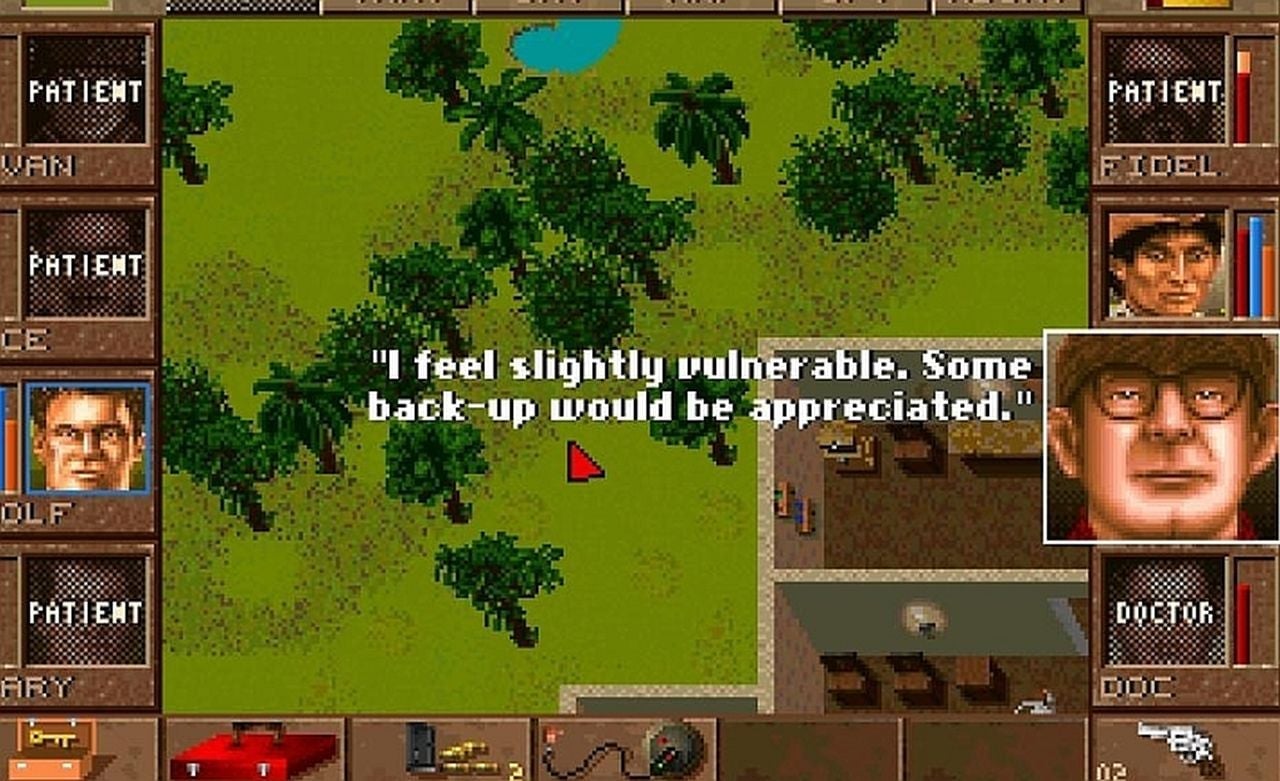The image size is (1280, 781).
Task: Toggle Van's PATIENT assignment
Action: click(85, 92)
